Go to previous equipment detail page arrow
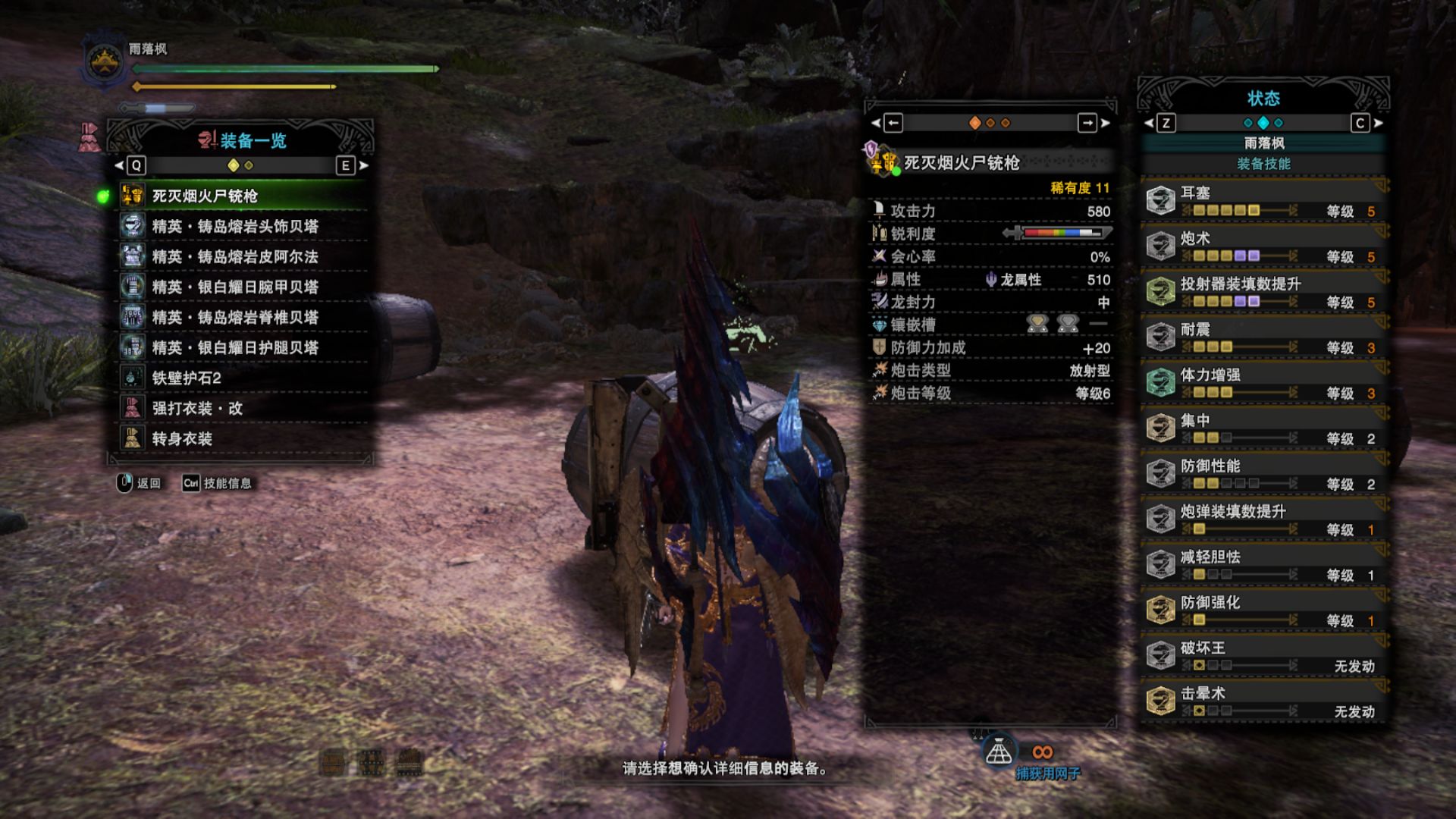 pos(893,123)
